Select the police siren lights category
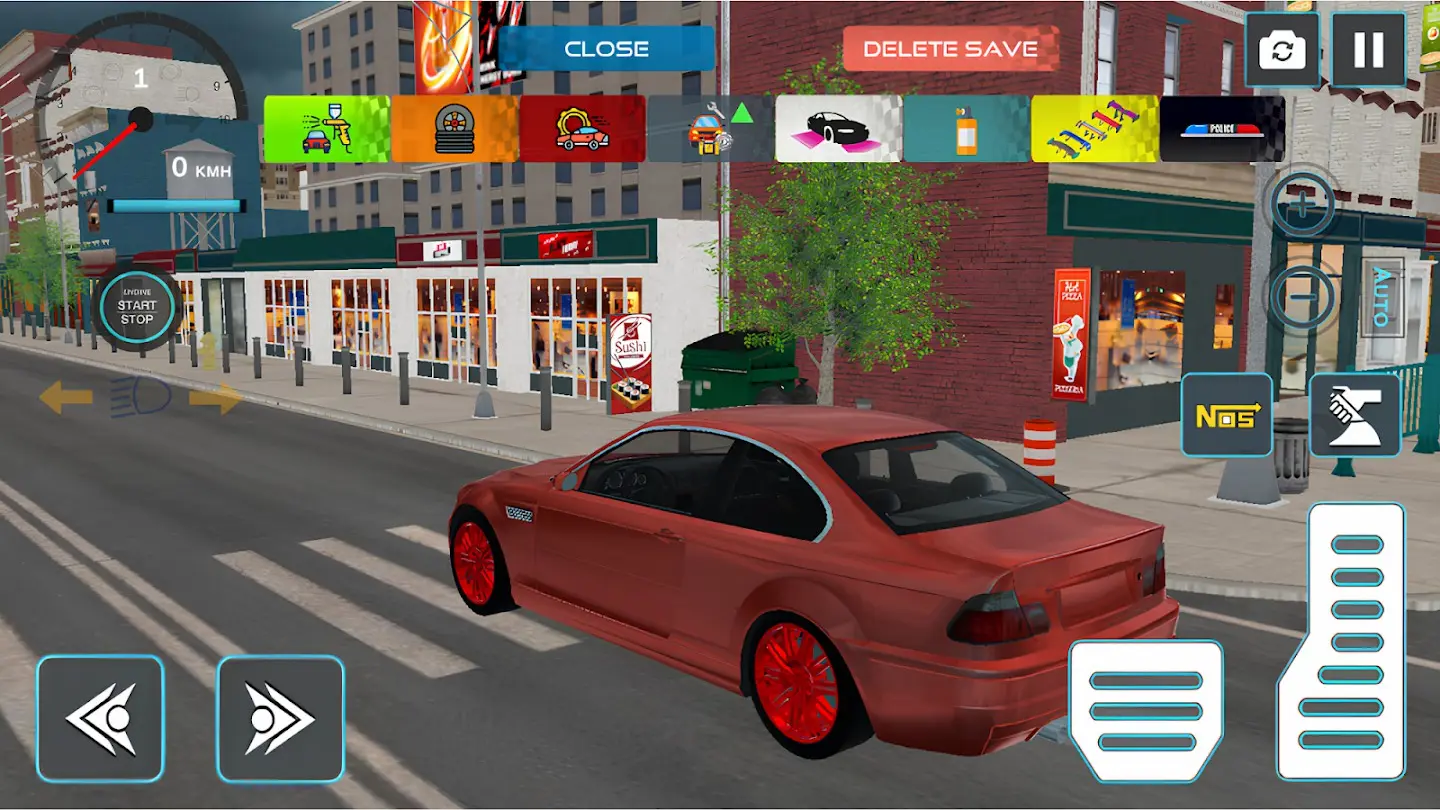The width and height of the screenshot is (1440, 810). tap(1222, 129)
